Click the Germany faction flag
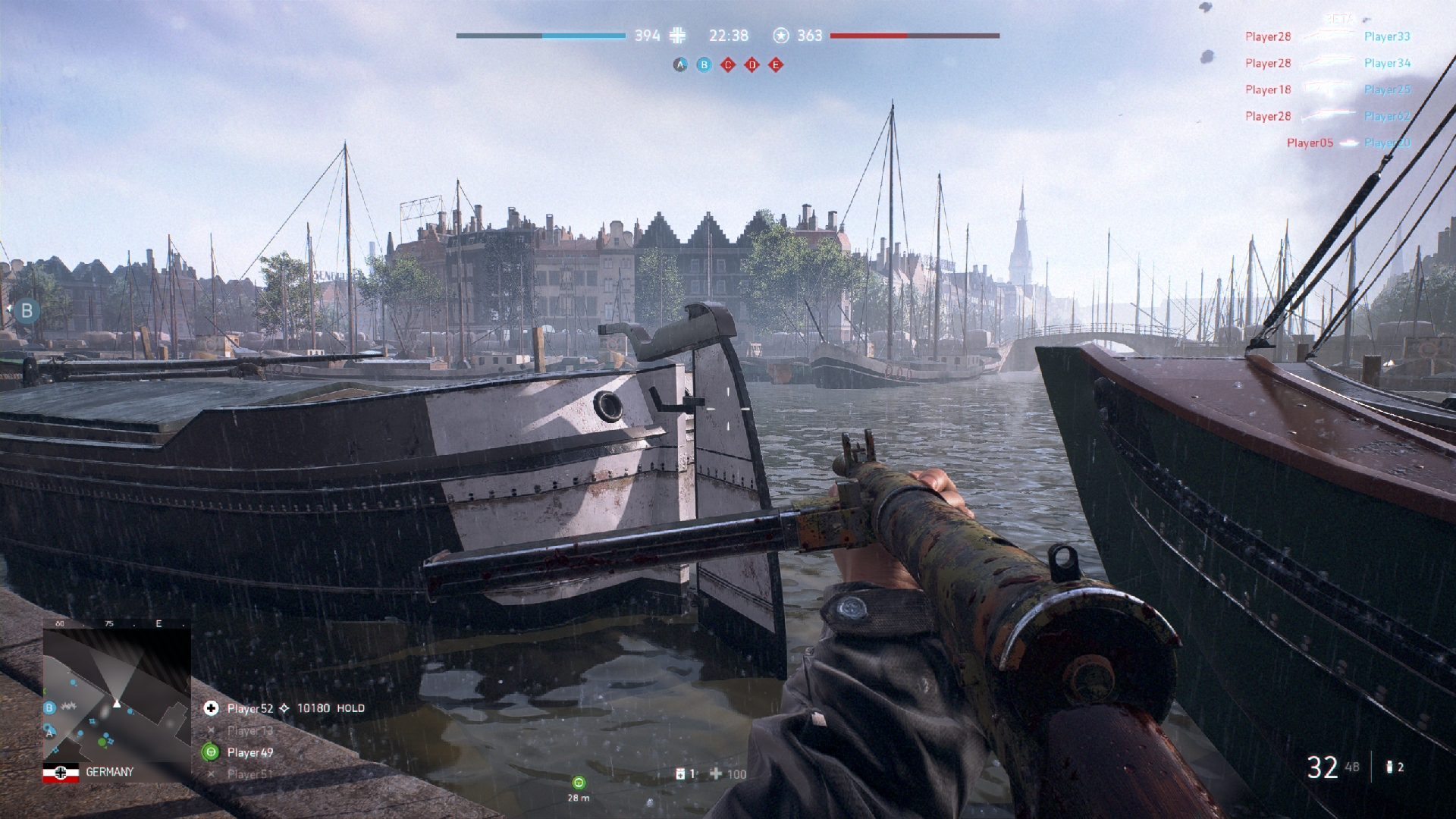Viewport: 1456px width, 819px height. [x=61, y=772]
